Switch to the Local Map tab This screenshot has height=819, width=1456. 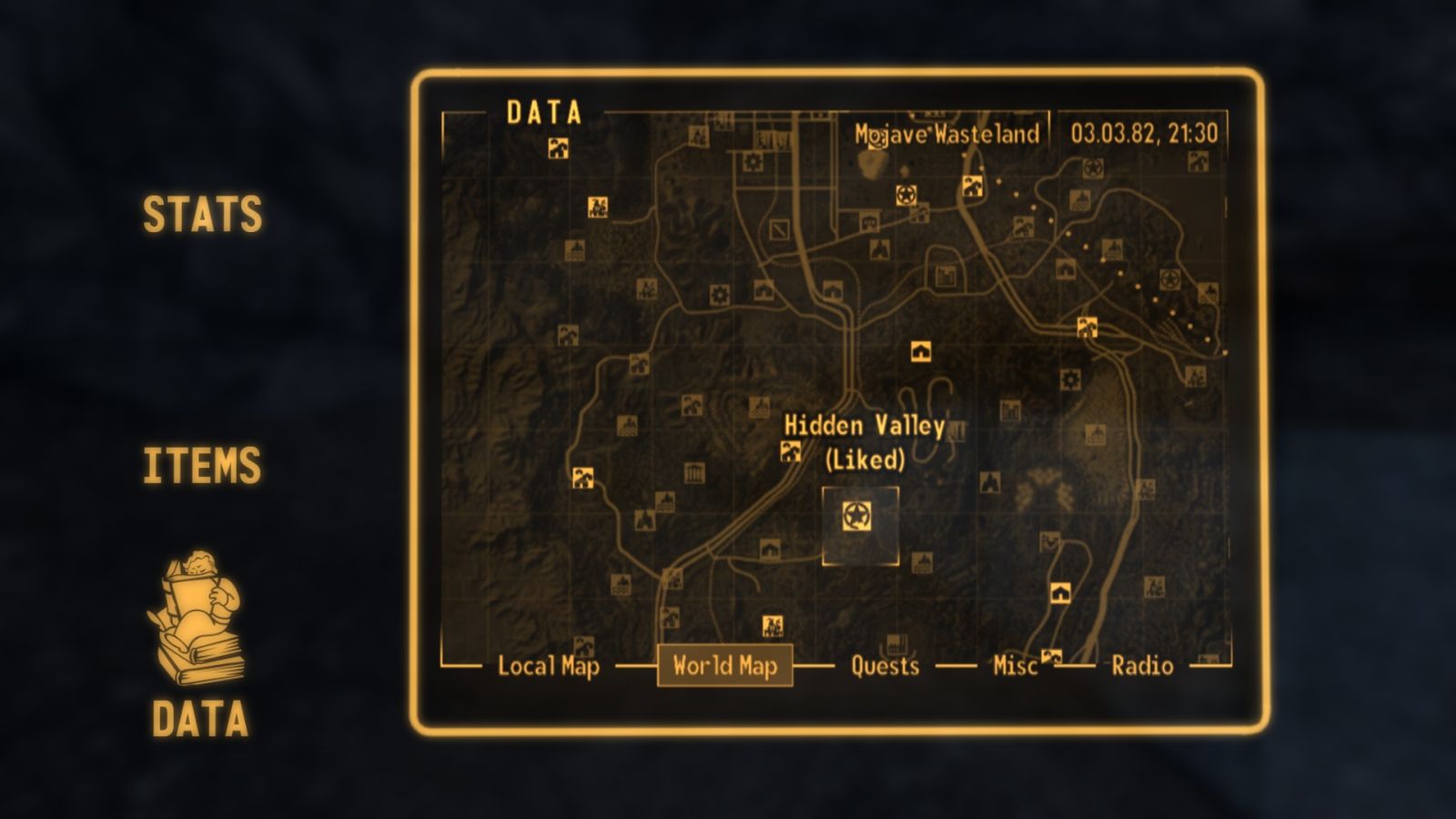pos(549,667)
